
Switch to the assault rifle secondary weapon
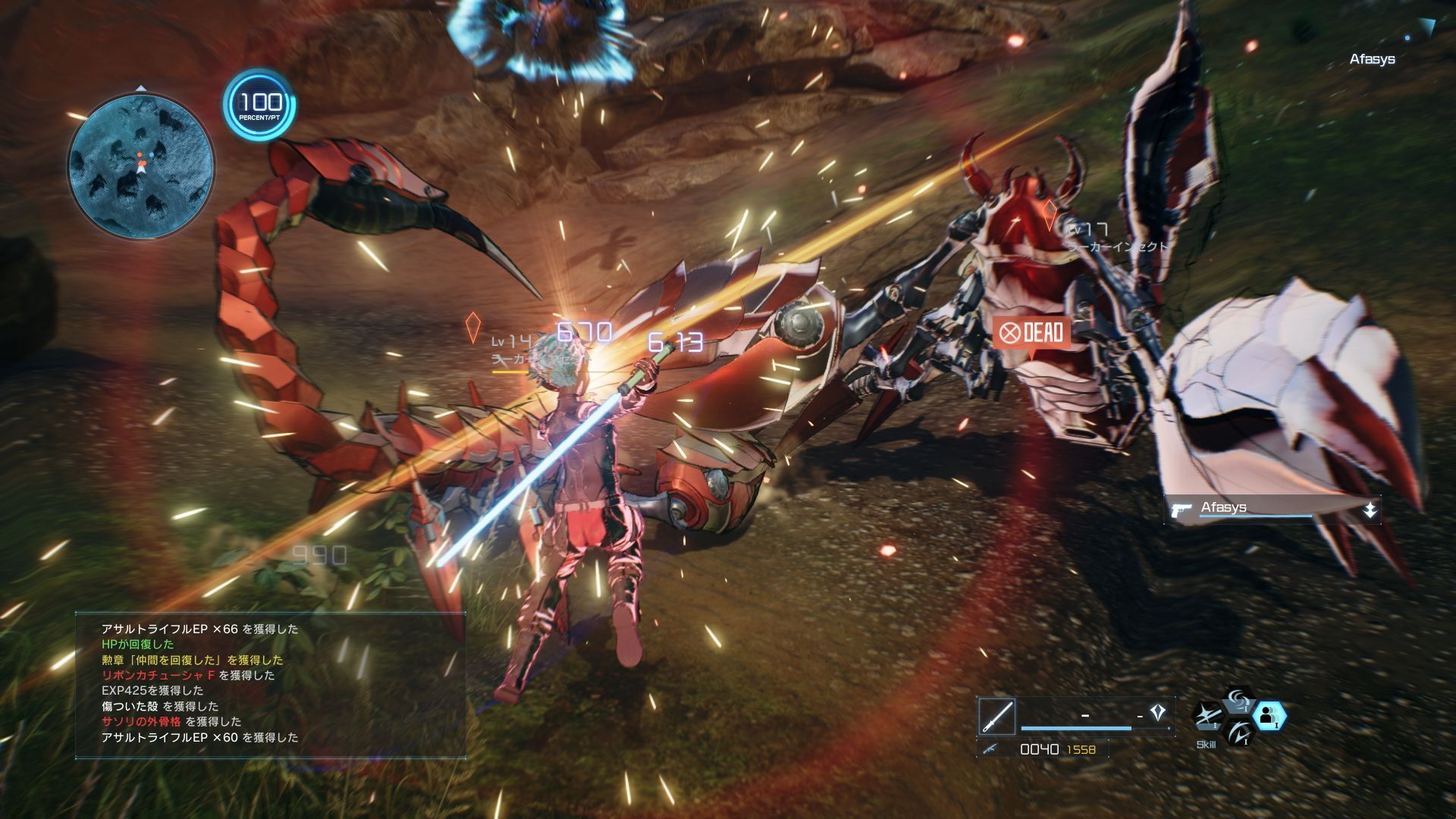[x=989, y=749]
